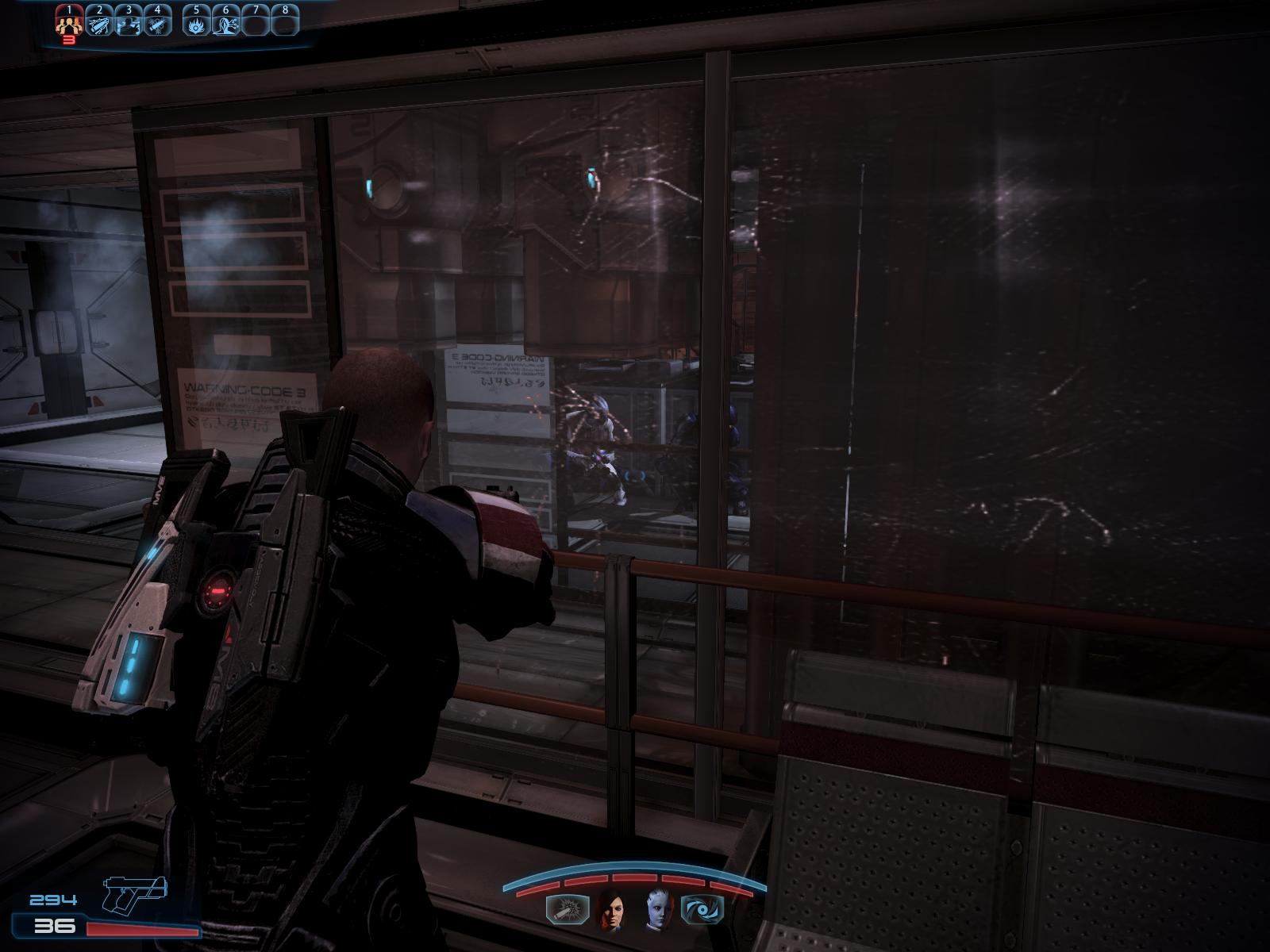1270x952 pixels.
Task: Activate the squadmate's exploding-shell power icon
Action: [568, 909]
